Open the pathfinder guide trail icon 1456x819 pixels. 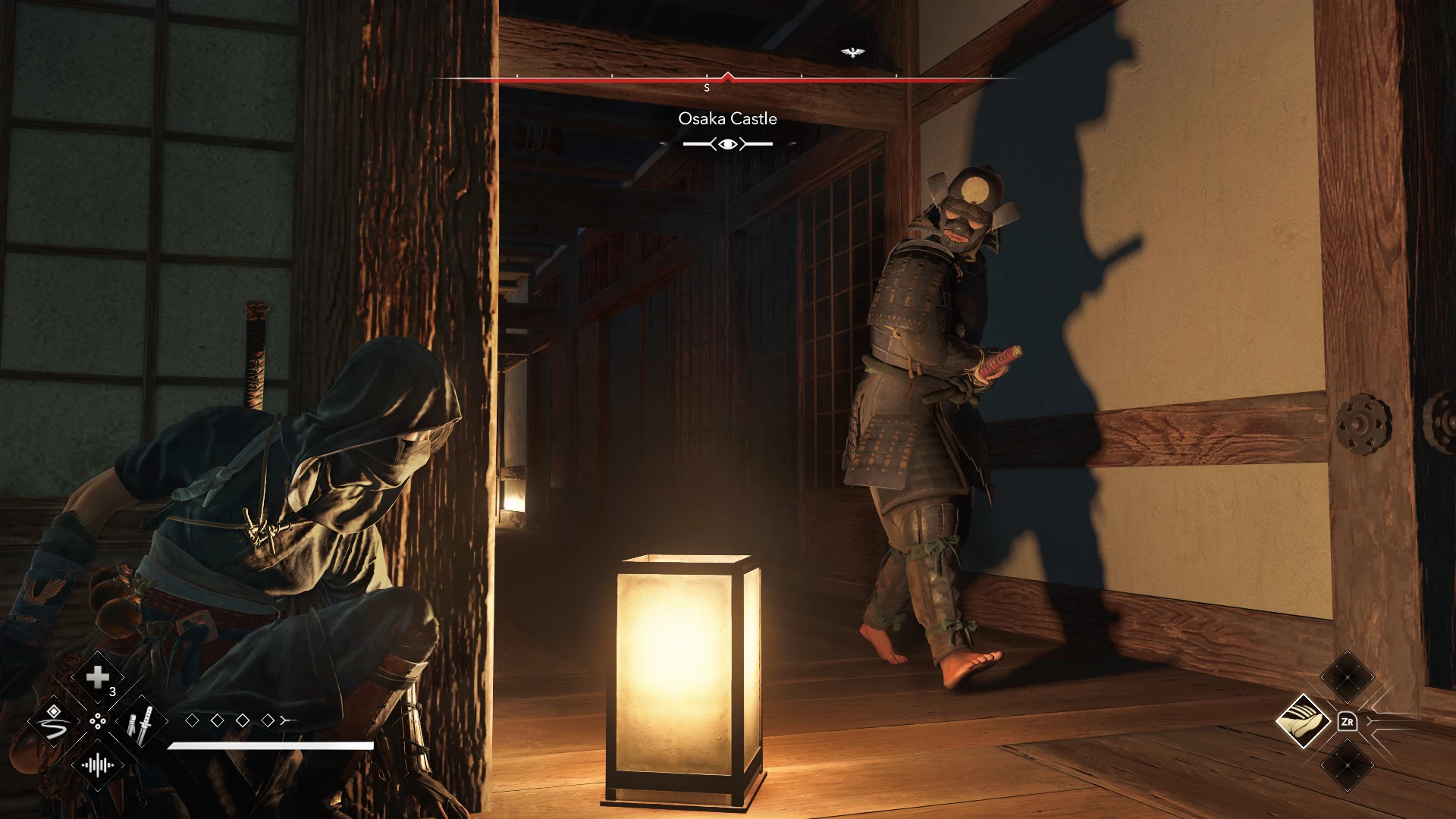click(x=53, y=721)
